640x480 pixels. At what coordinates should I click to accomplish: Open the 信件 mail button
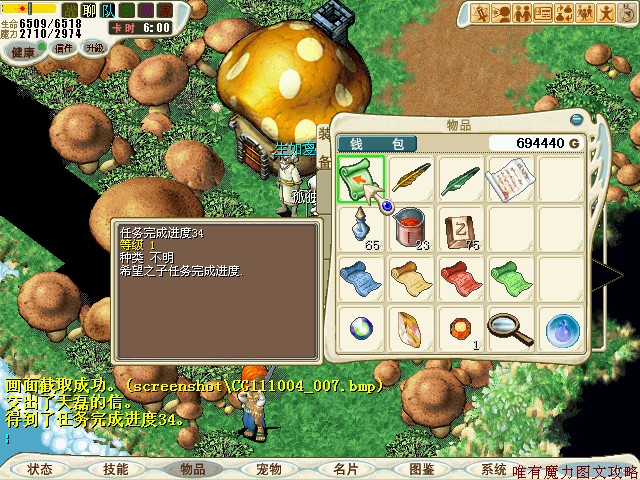coord(63,47)
